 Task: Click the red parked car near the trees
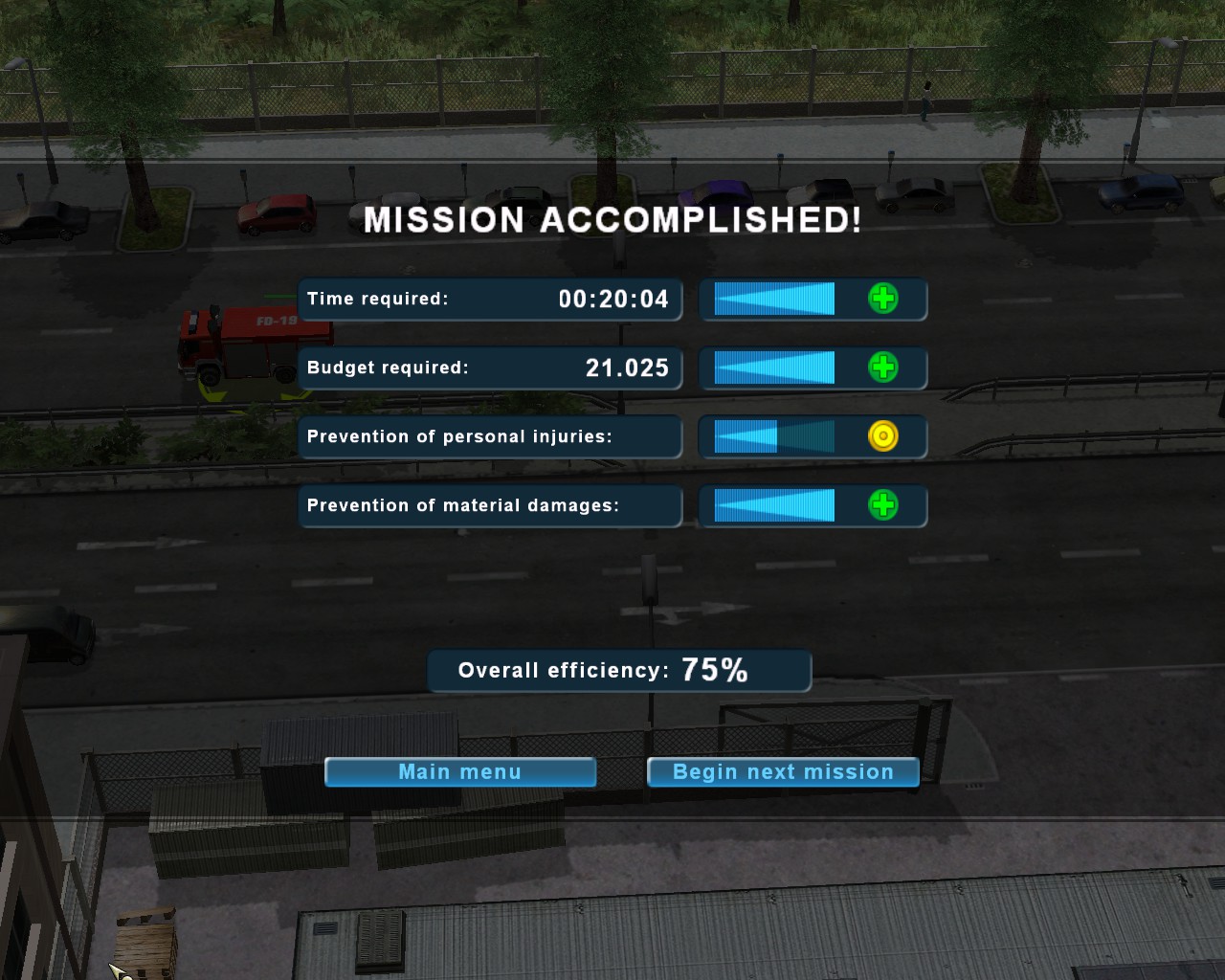click(x=275, y=212)
